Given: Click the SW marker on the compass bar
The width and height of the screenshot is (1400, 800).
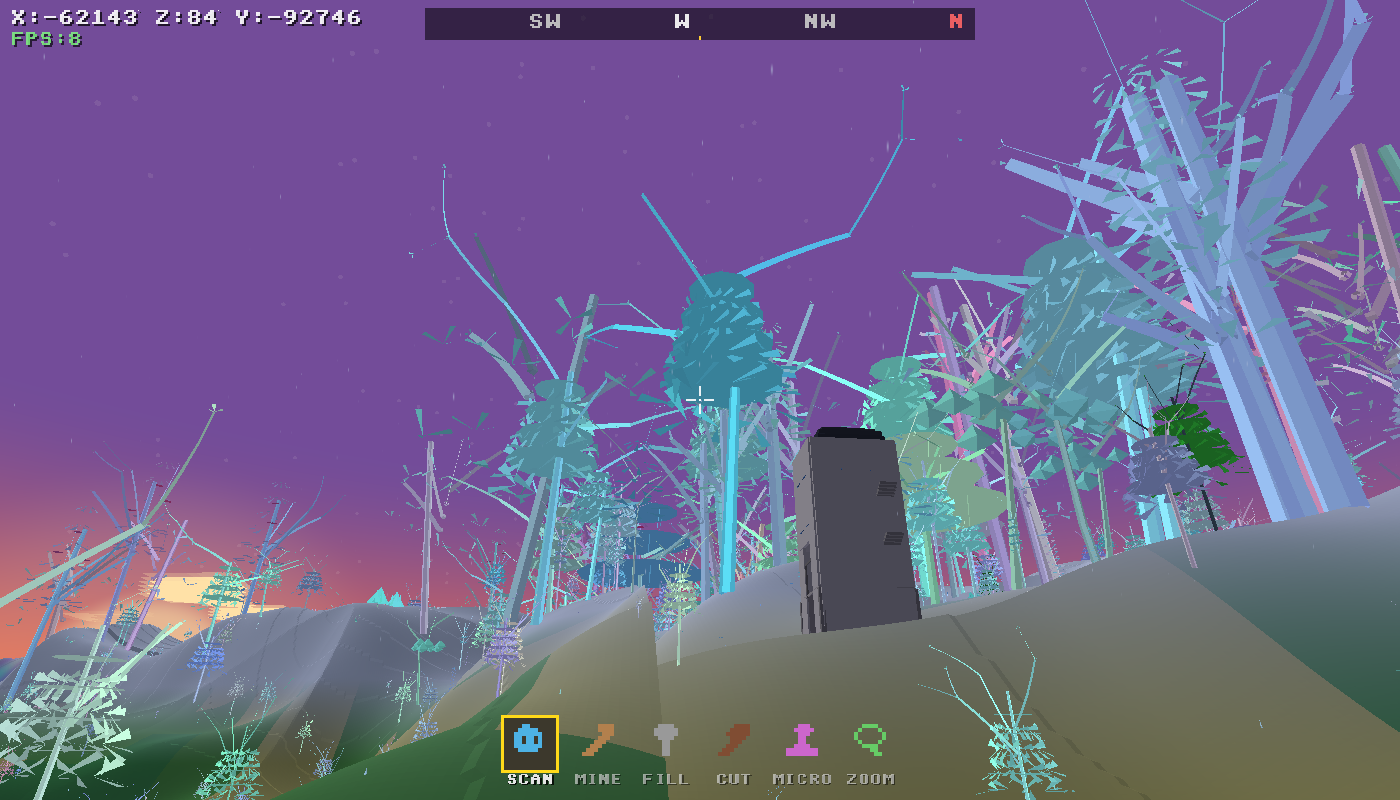Looking at the screenshot, I should coord(547,20).
